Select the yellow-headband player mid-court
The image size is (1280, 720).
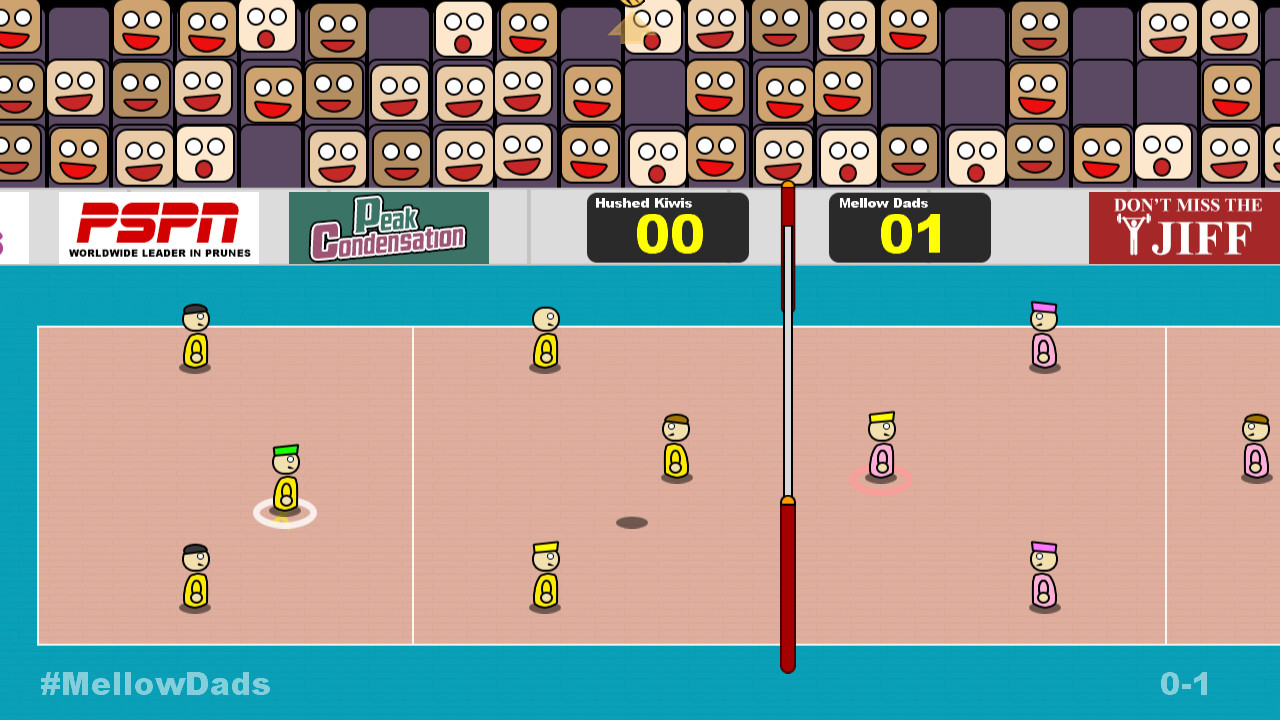tap(545, 575)
